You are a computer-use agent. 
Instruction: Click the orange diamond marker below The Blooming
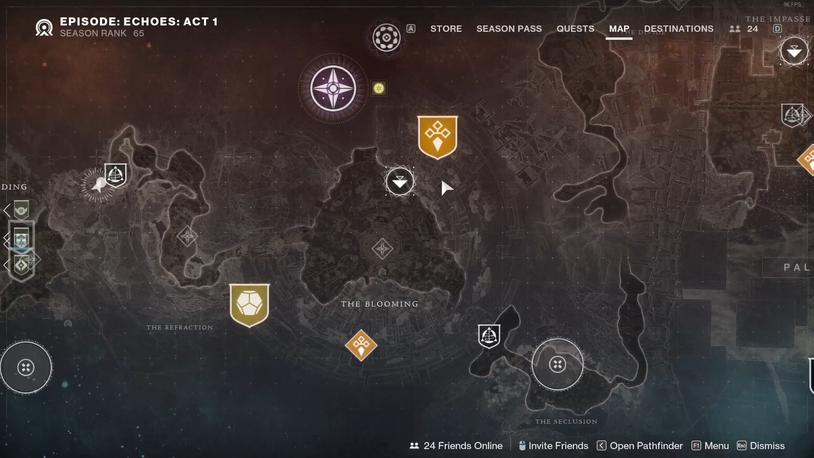361,345
